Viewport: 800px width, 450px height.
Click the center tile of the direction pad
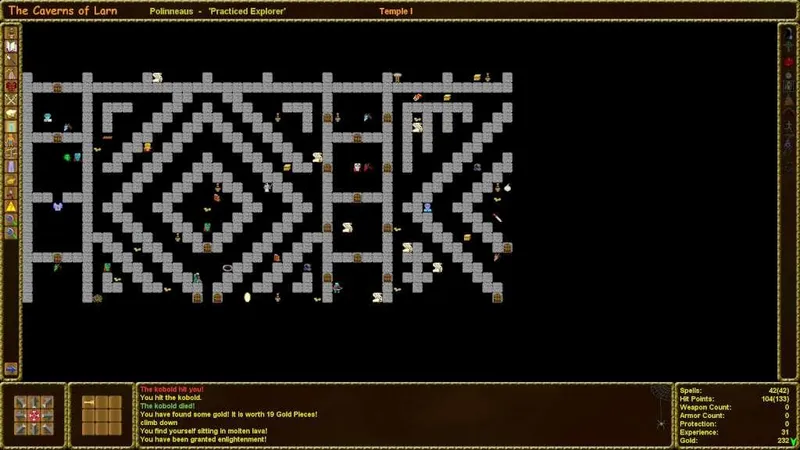click(34, 415)
